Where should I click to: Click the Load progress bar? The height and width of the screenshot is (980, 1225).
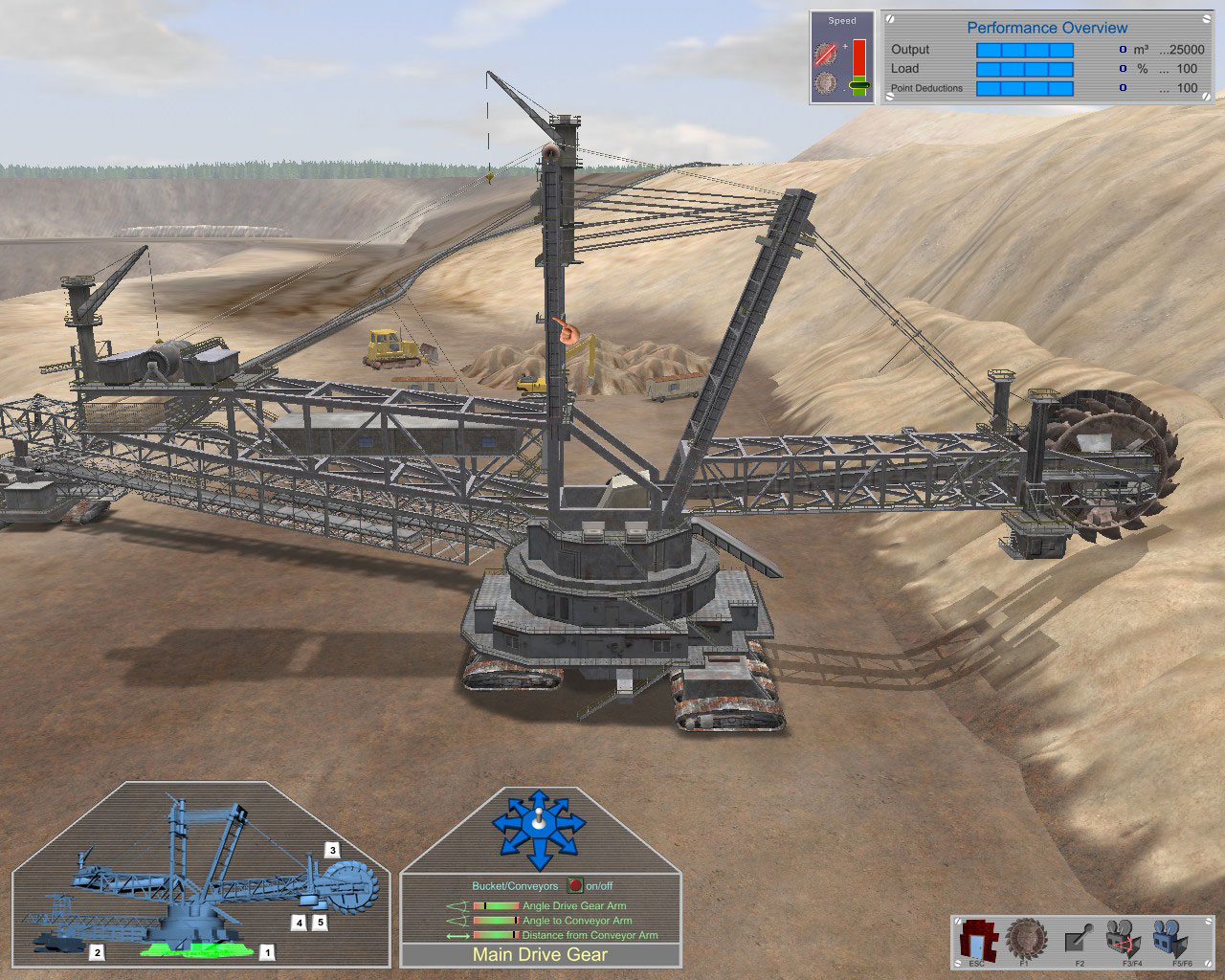[x=1024, y=68]
